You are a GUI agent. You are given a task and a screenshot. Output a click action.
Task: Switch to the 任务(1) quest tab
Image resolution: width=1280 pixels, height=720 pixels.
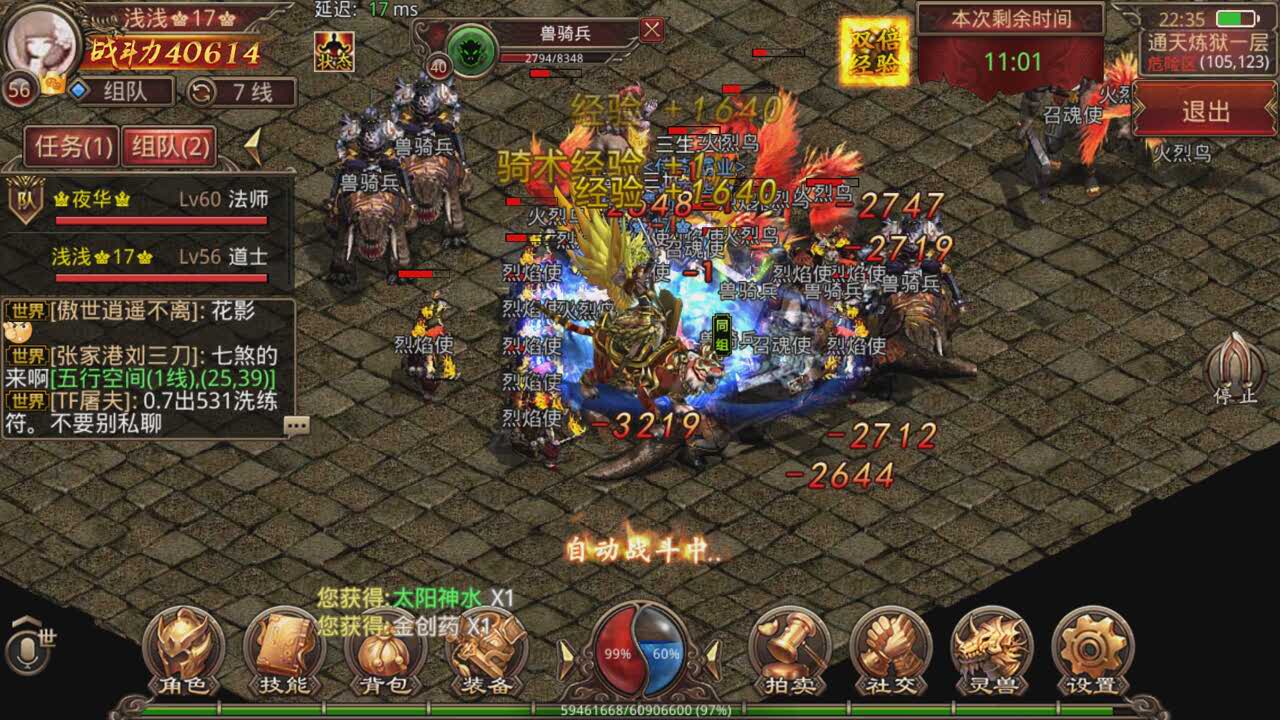click(70, 148)
